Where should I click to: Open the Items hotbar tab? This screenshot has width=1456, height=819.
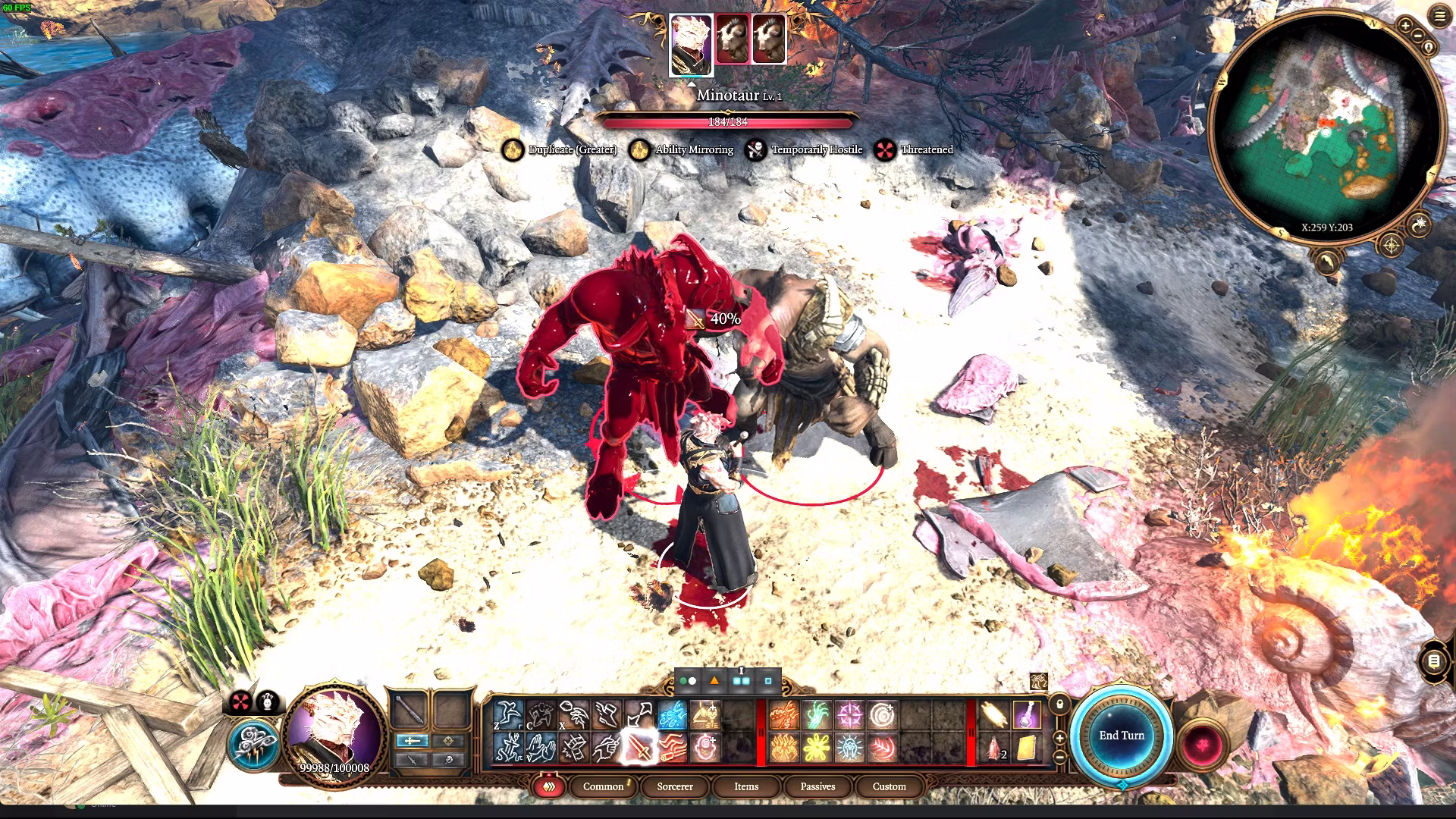click(x=745, y=786)
